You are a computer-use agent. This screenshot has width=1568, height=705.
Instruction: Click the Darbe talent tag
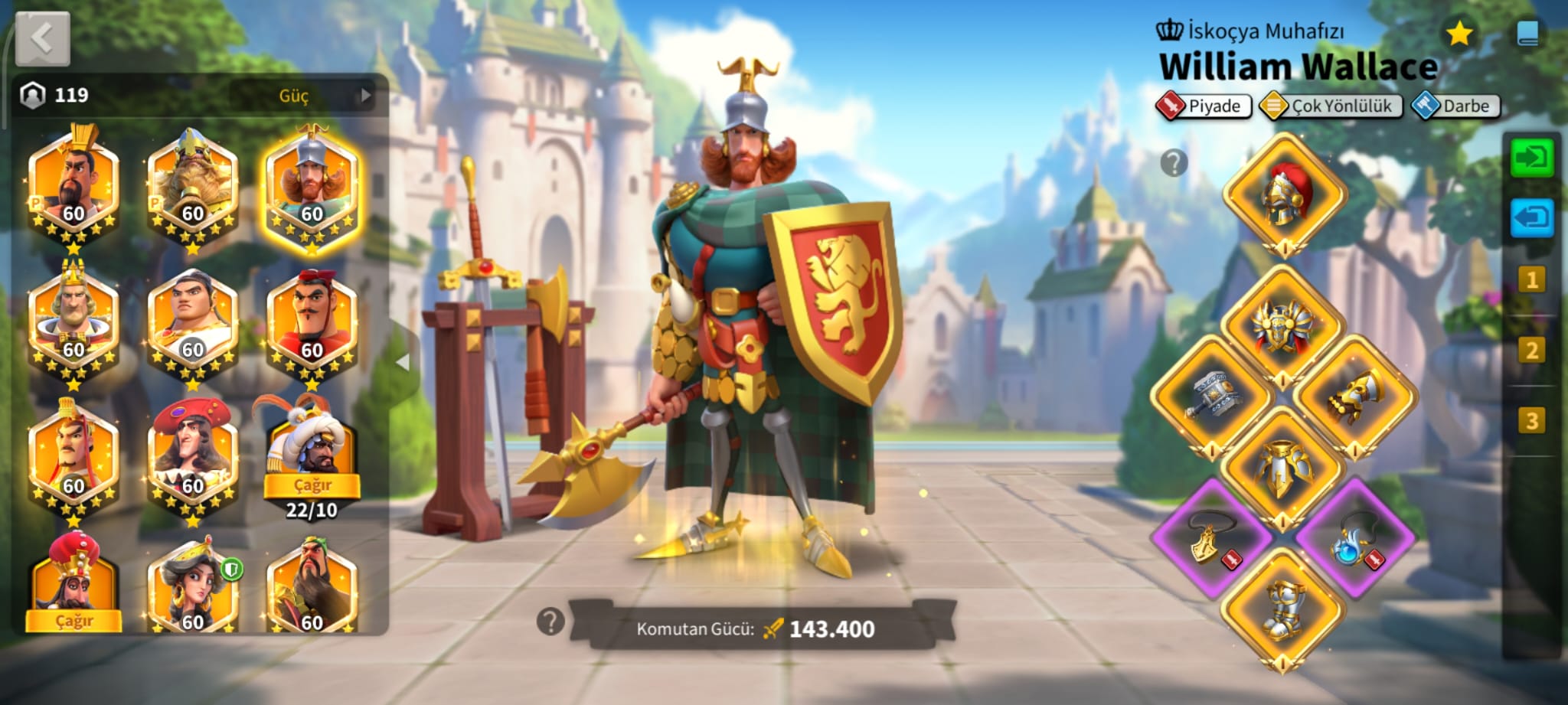(x=1455, y=106)
